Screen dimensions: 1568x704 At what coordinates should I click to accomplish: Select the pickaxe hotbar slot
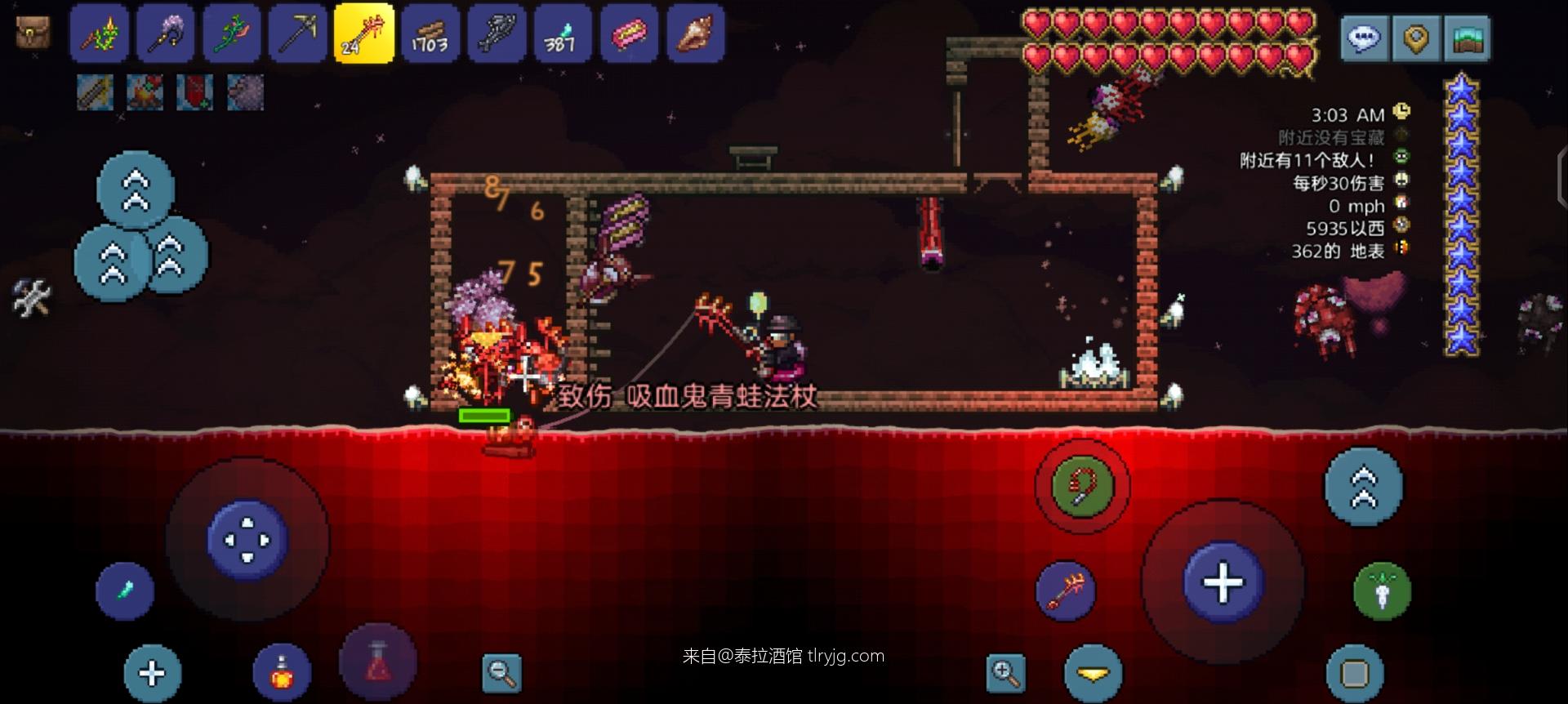click(x=297, y=34)
